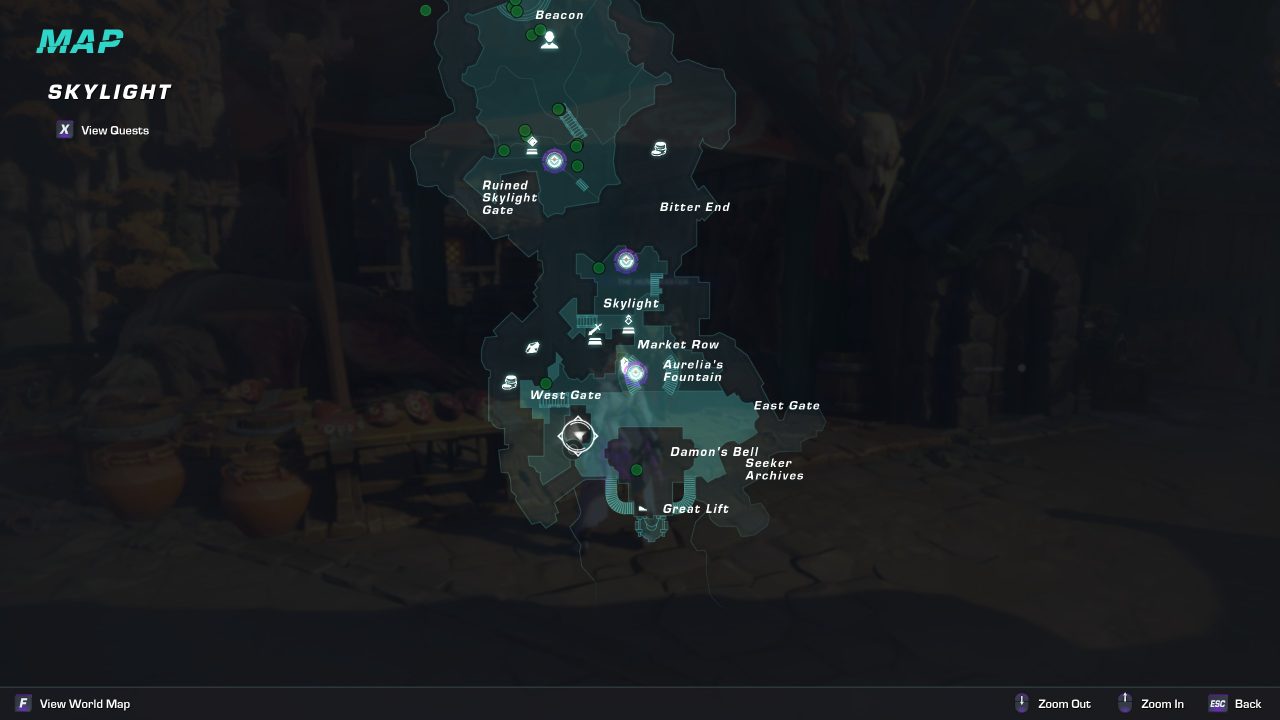Click the green objective dot near Damon's Bell
This screenshot has width=1280, height=720.
637,468
